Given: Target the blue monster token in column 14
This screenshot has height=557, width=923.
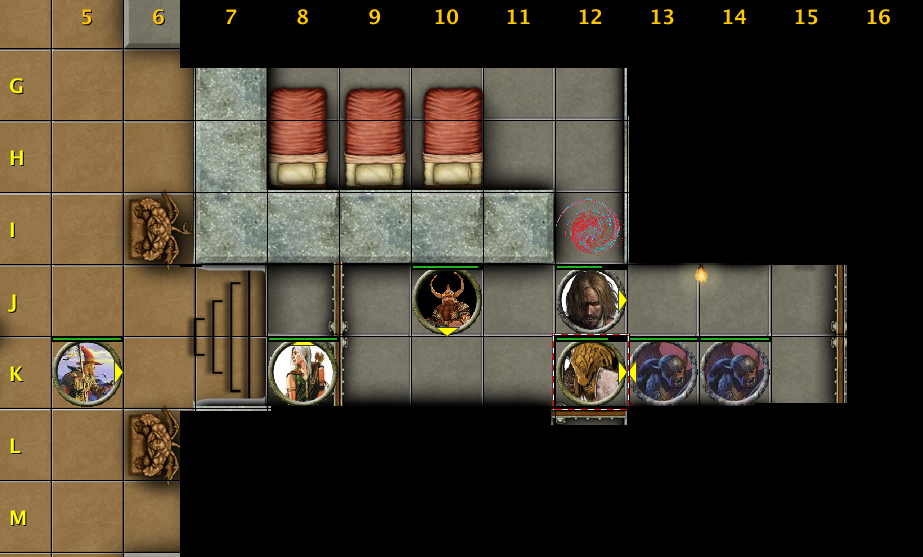Looking at the screenshot, I should 734,373.
